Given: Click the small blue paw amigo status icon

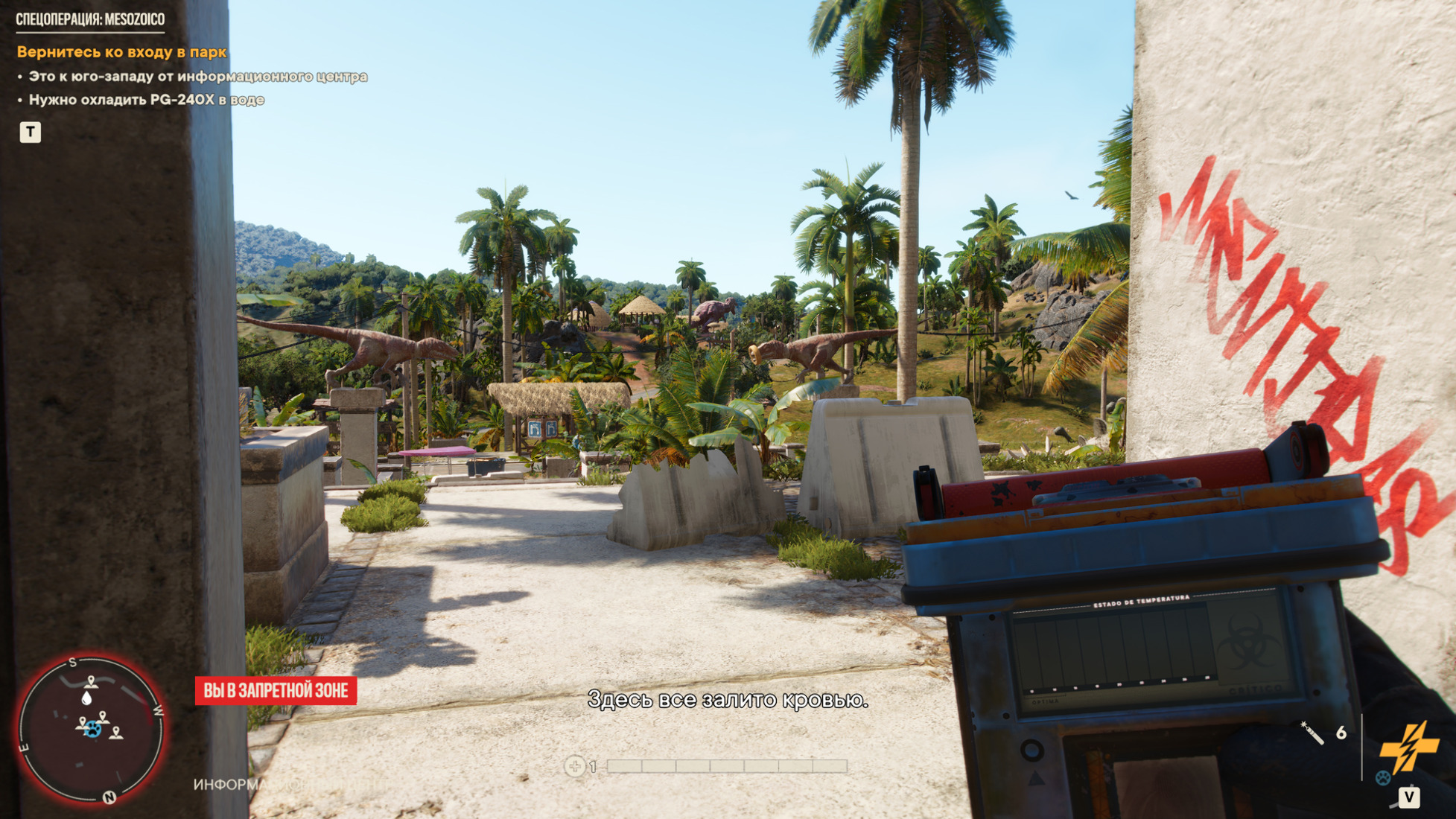Looking at the screenshot, I should coord(1383,778).
